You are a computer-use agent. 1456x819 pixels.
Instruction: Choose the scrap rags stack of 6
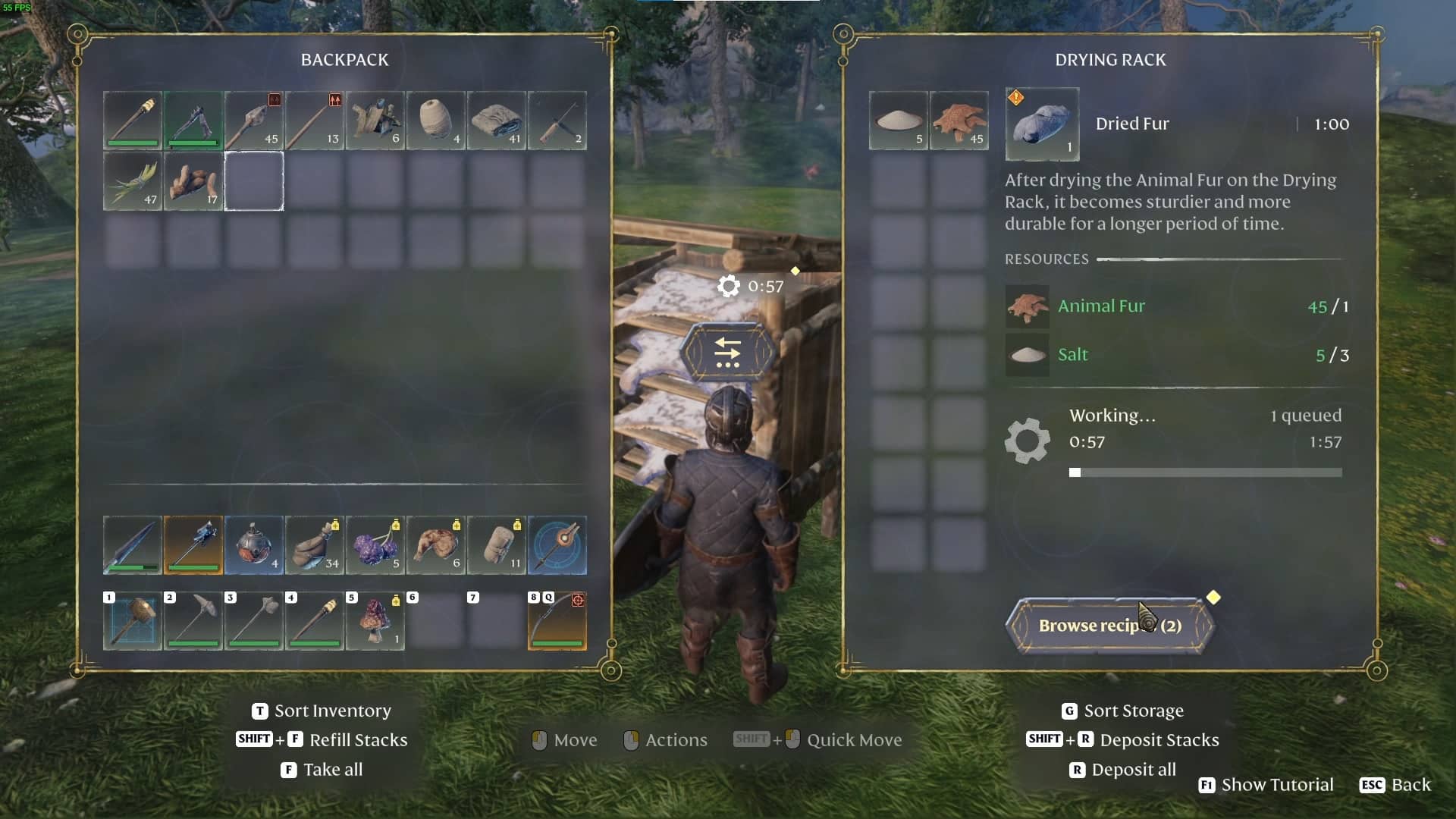(x=375, y=121)
